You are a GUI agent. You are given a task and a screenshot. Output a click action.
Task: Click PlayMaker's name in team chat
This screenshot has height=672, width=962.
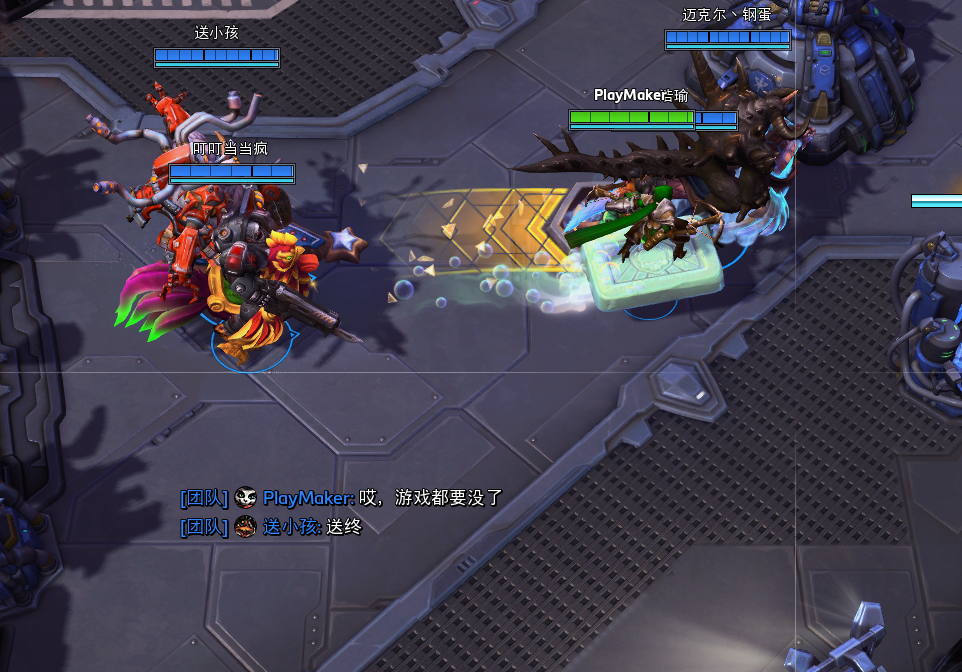308,498
